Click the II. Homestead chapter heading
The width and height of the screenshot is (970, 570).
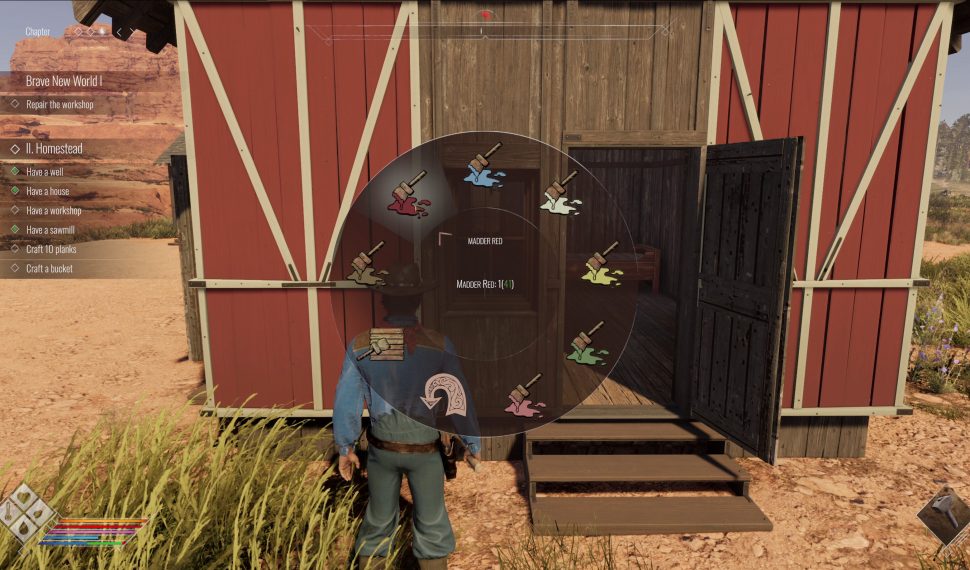[54, 148]
